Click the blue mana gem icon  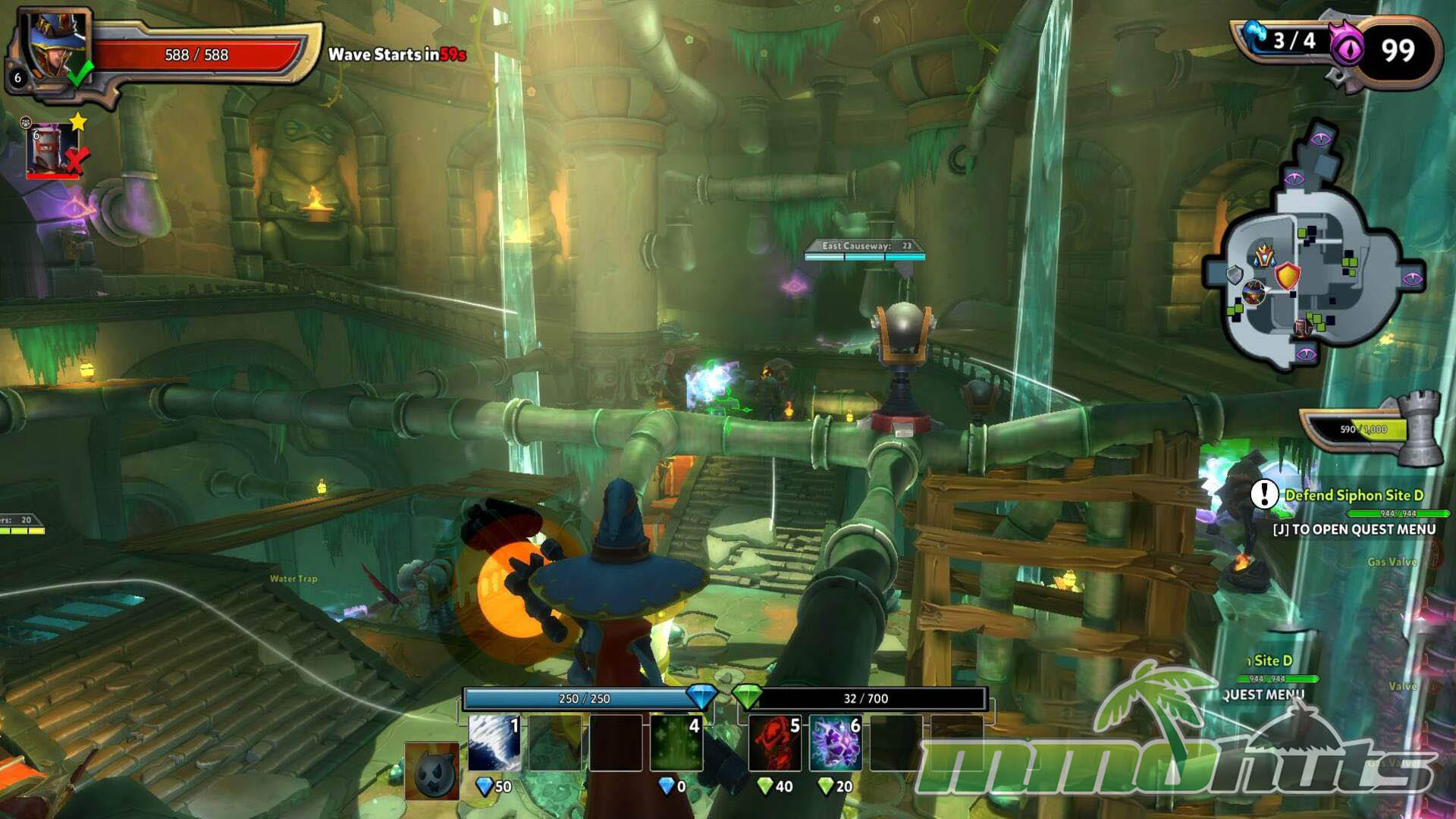(701, 696)
